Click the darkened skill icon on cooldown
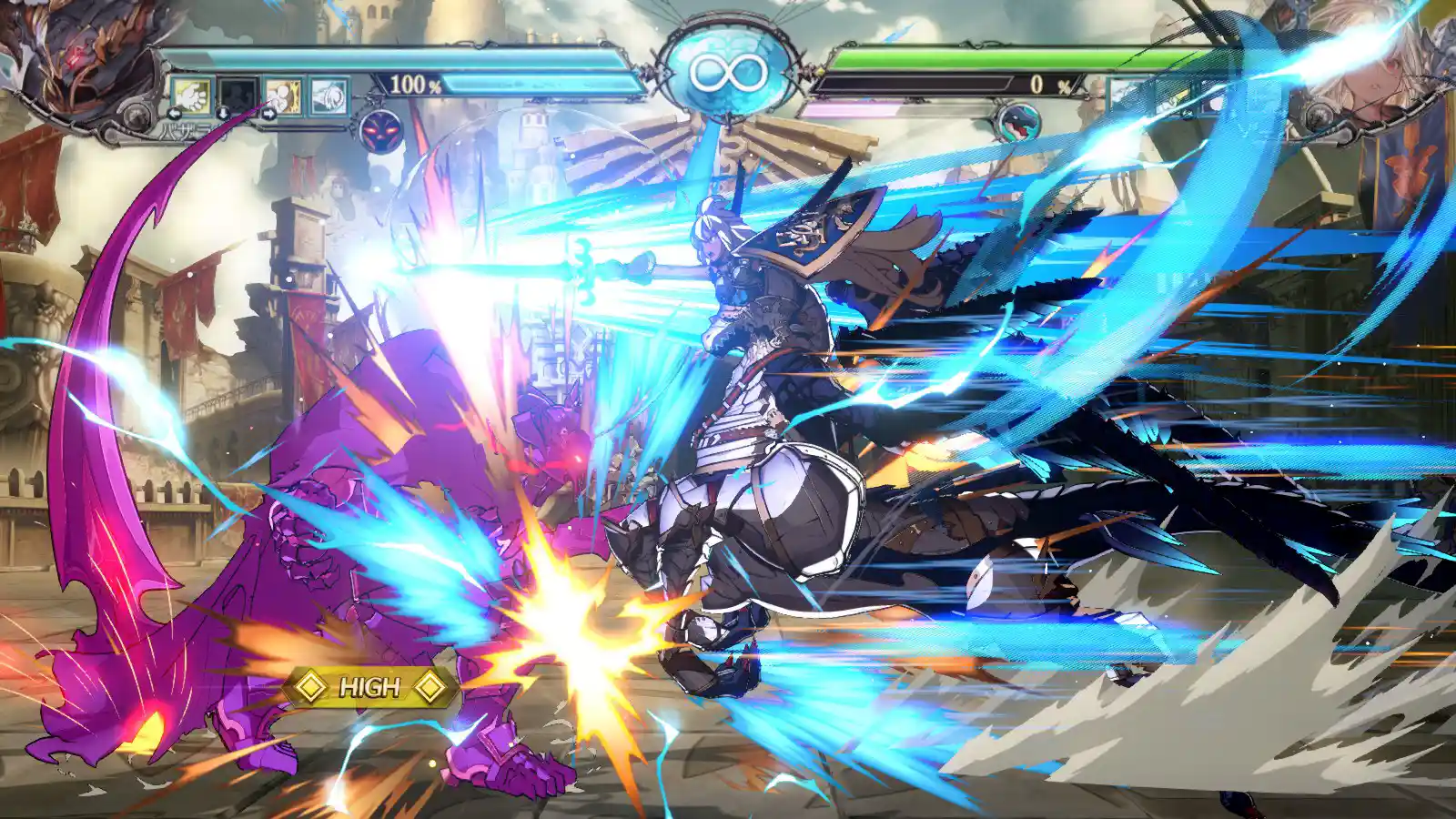 [237, 96]
